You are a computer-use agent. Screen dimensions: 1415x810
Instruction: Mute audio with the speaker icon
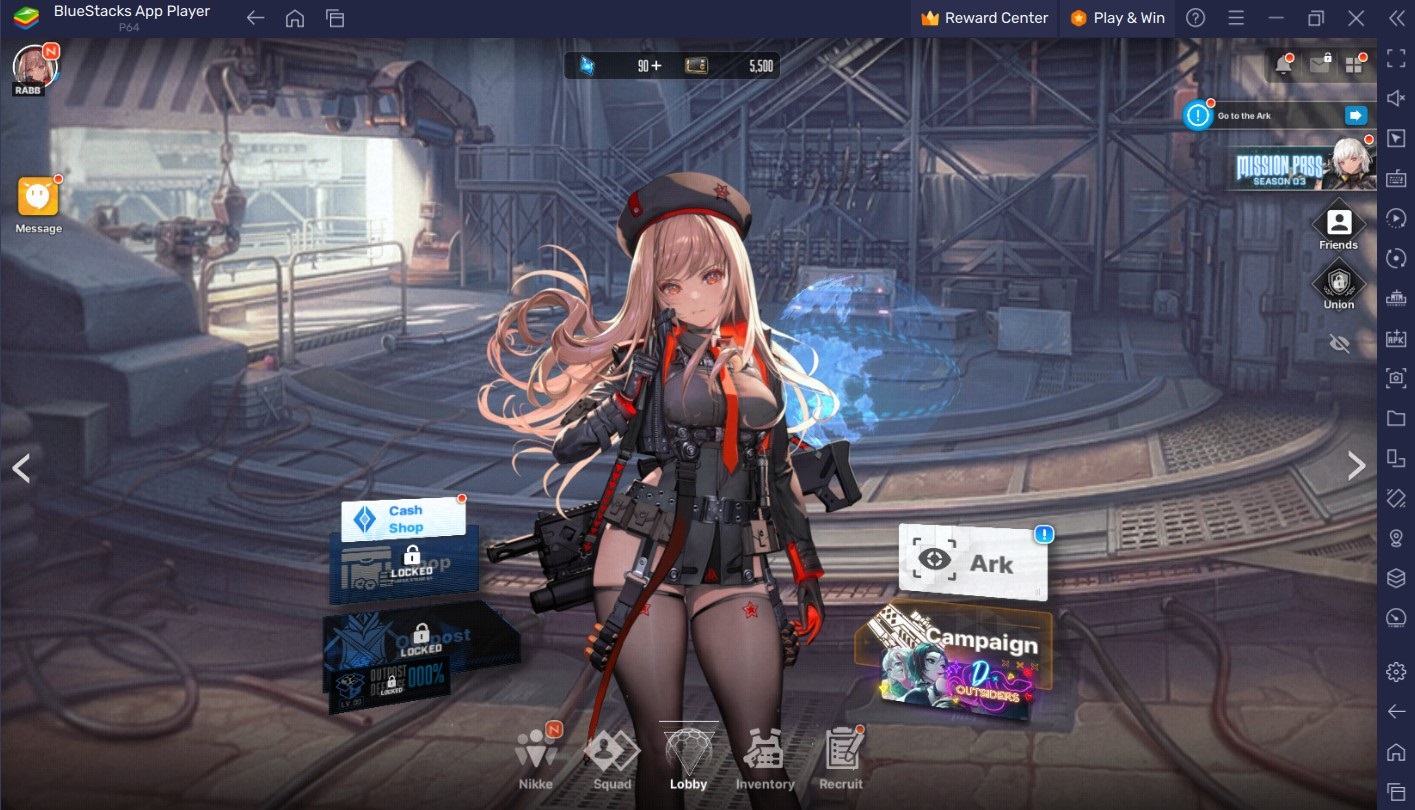tap(1394, 97)
